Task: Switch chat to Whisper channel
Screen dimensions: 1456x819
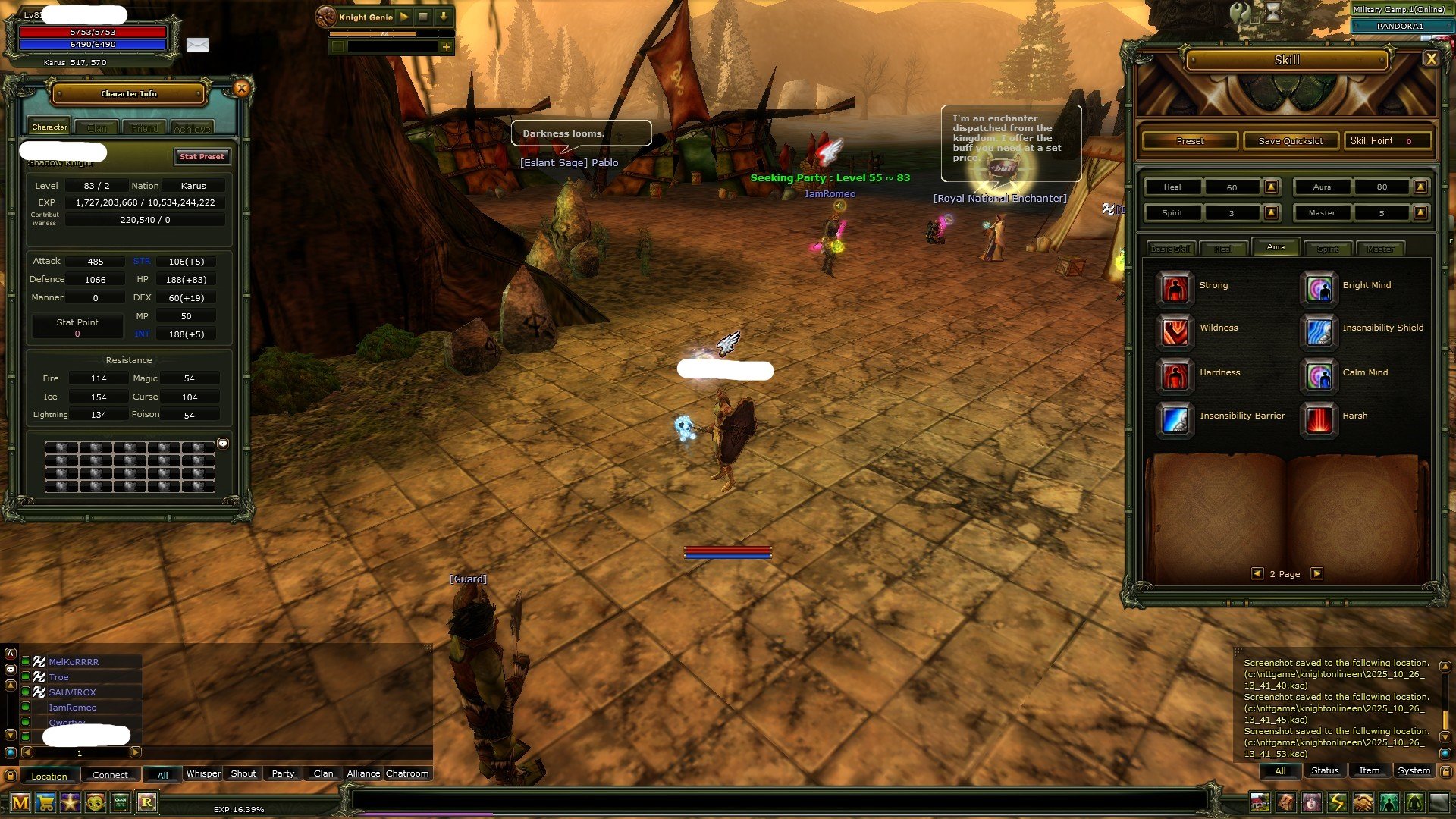Action: (203, 774)
